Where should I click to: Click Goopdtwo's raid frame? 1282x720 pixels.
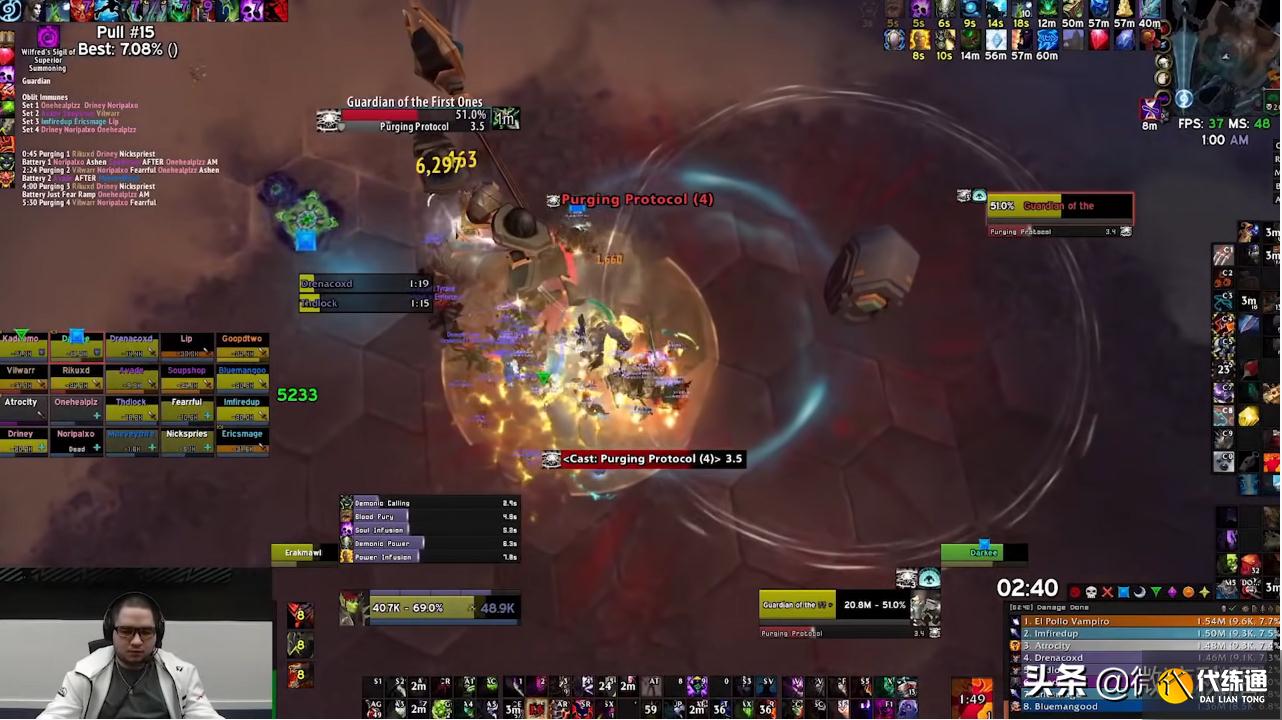coord(242,346)
